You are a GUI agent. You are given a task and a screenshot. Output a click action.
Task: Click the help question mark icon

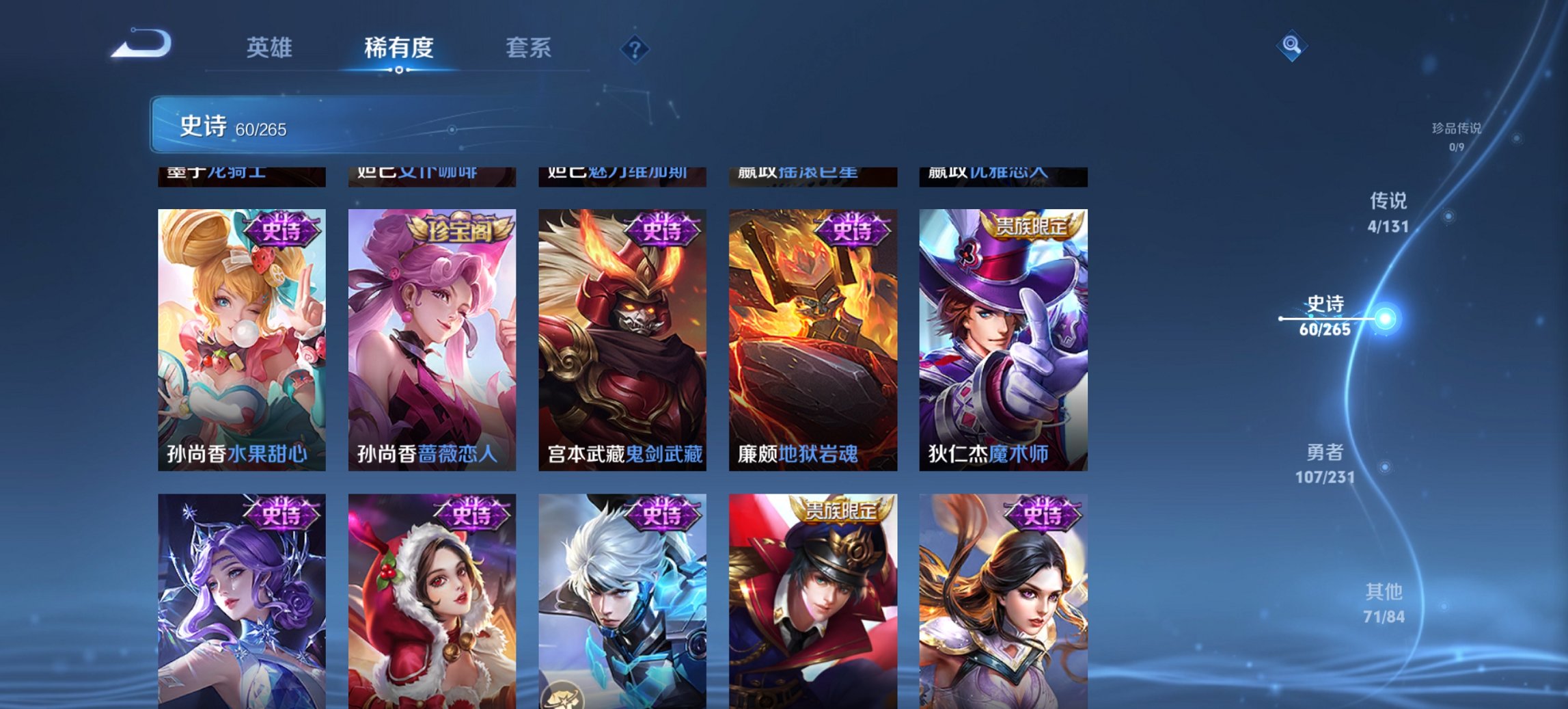point(635,48)
